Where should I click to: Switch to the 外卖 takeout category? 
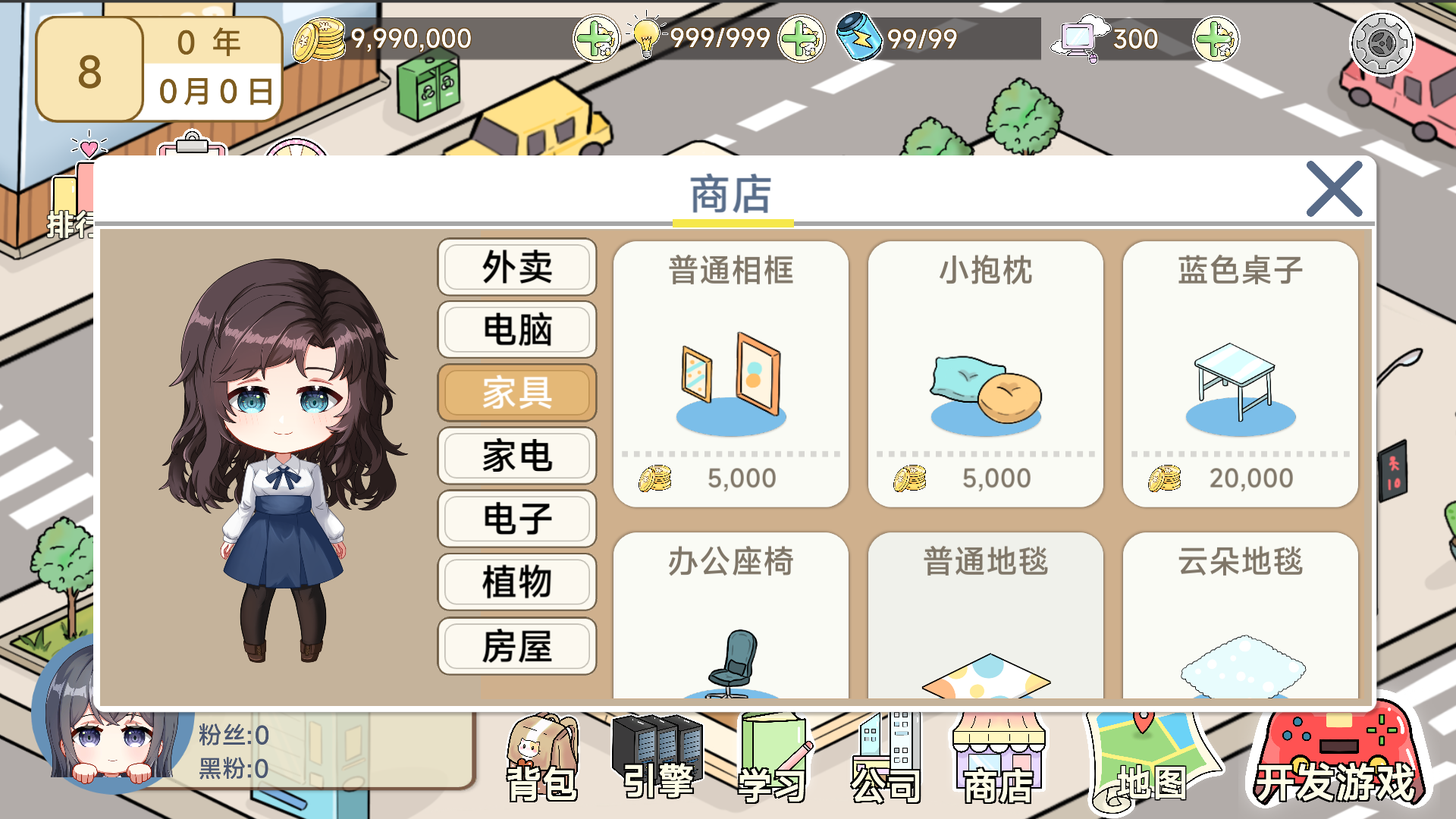click(x=516, y=267)
